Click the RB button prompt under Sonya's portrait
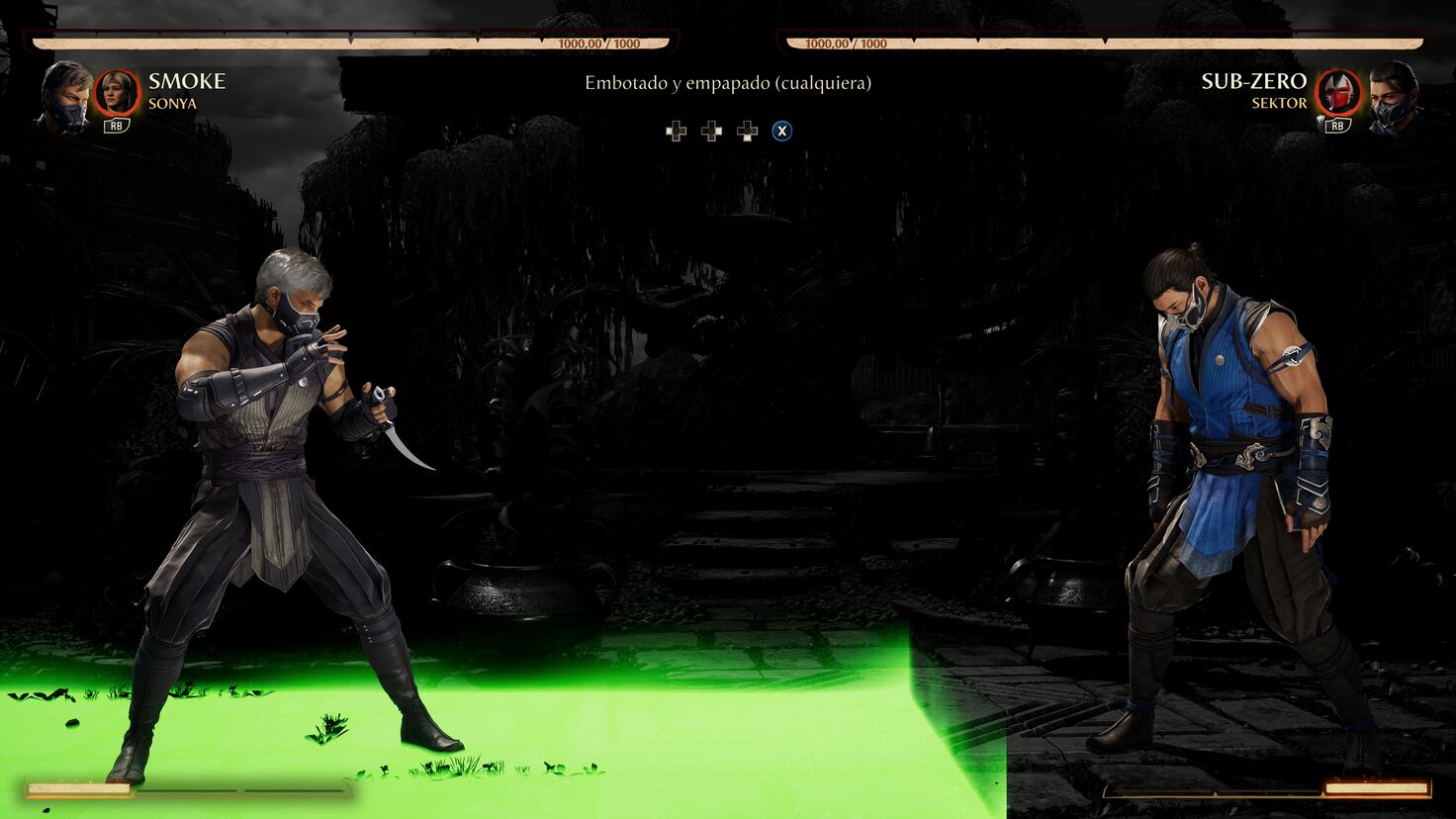1456x819 pixels. pos(115,127)
